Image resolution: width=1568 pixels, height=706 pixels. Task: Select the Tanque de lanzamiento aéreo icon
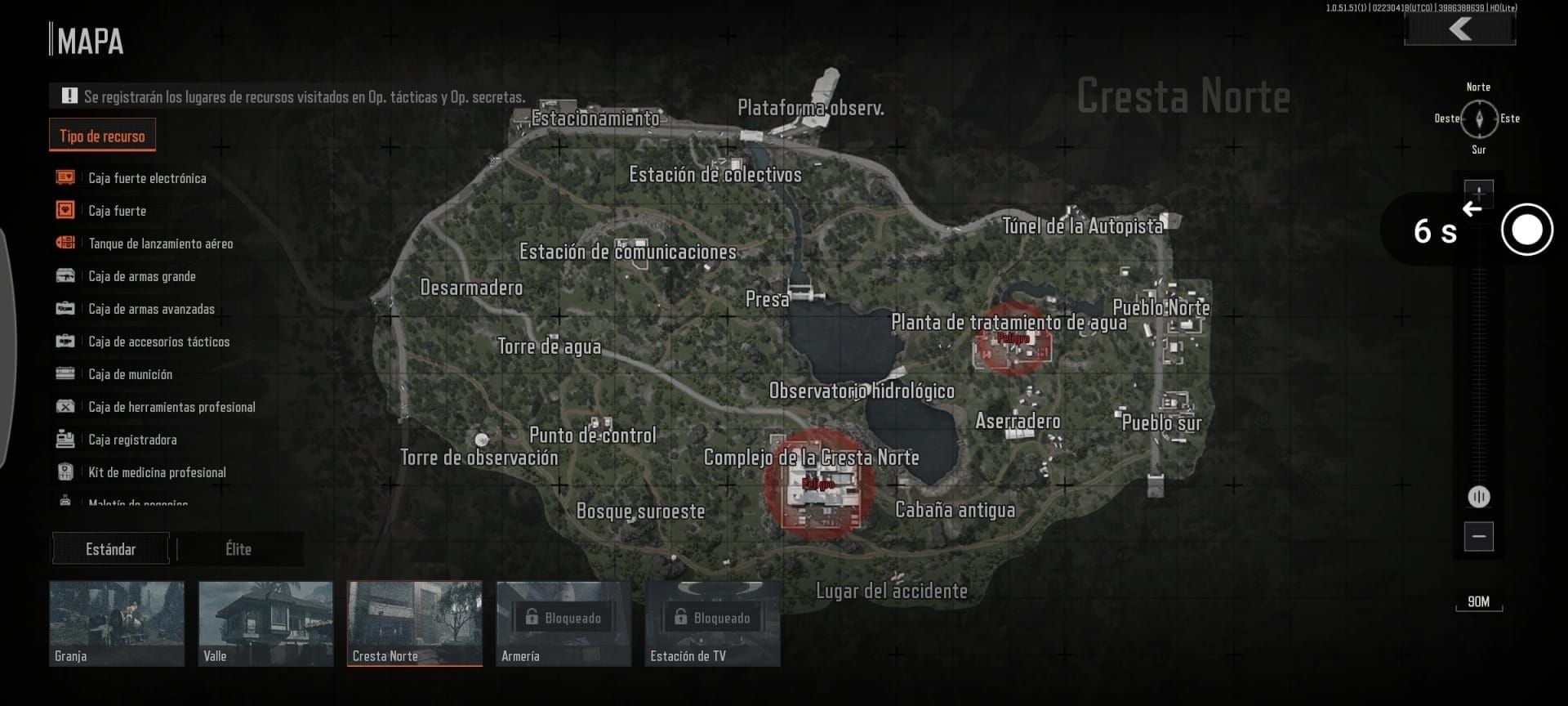point(63,243)
